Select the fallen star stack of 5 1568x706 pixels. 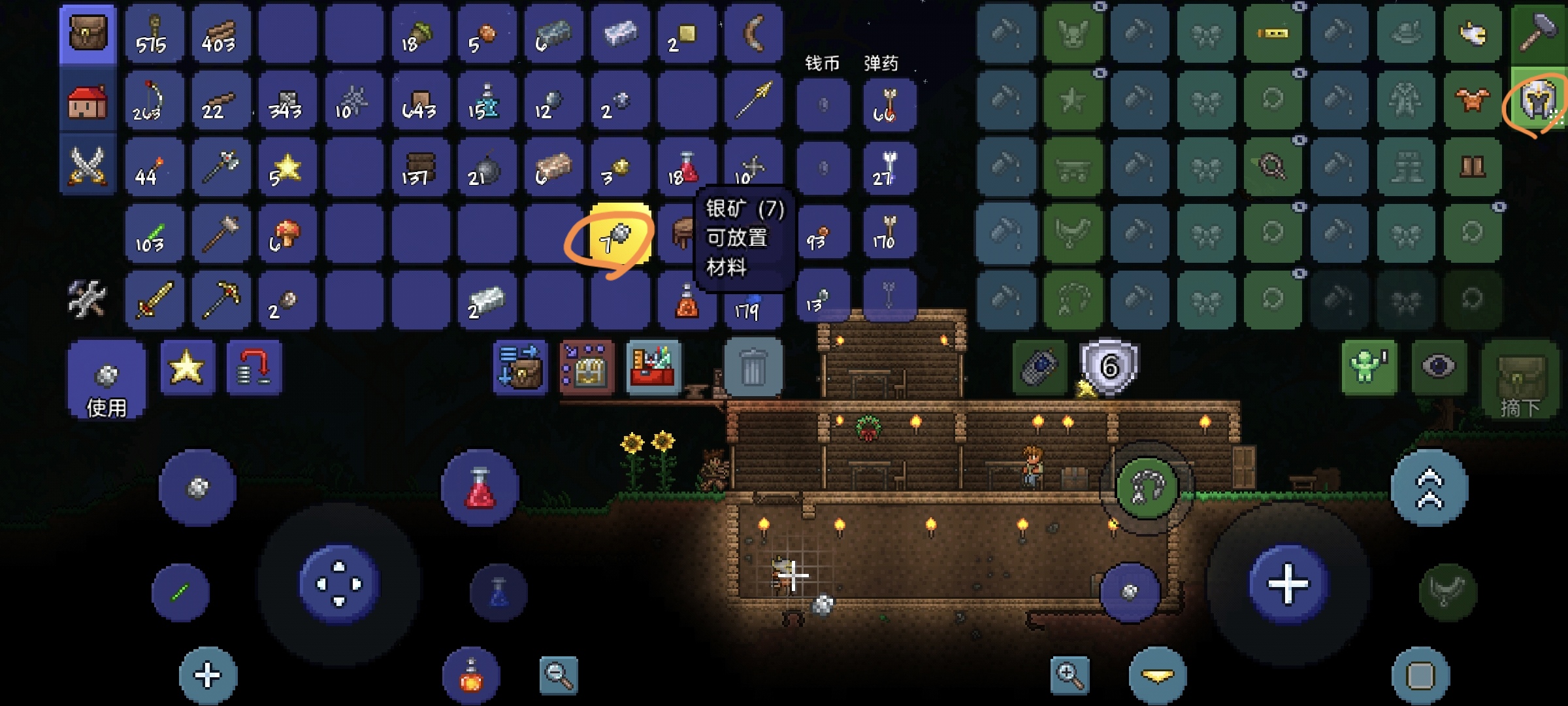click(x=286, y=168)
